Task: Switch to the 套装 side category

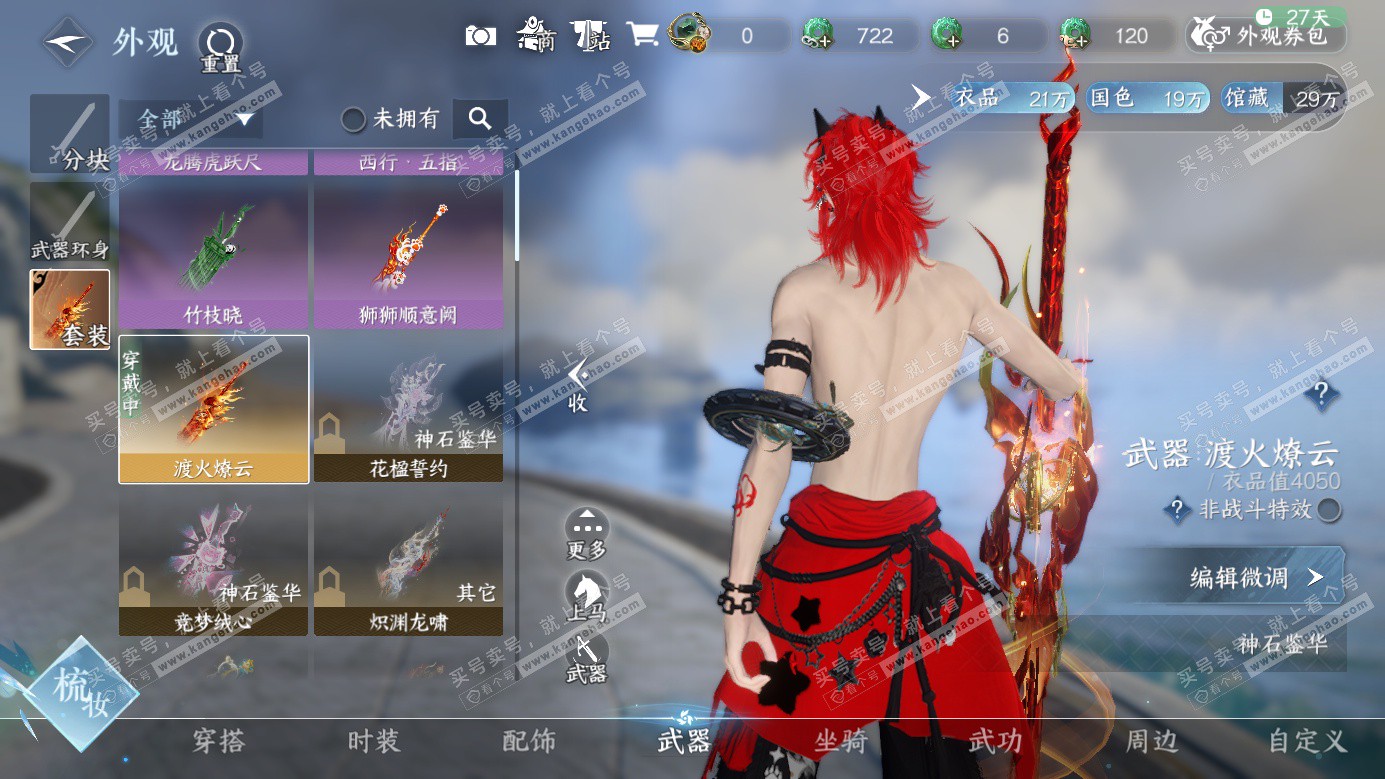Action: [x=69, y=309]
